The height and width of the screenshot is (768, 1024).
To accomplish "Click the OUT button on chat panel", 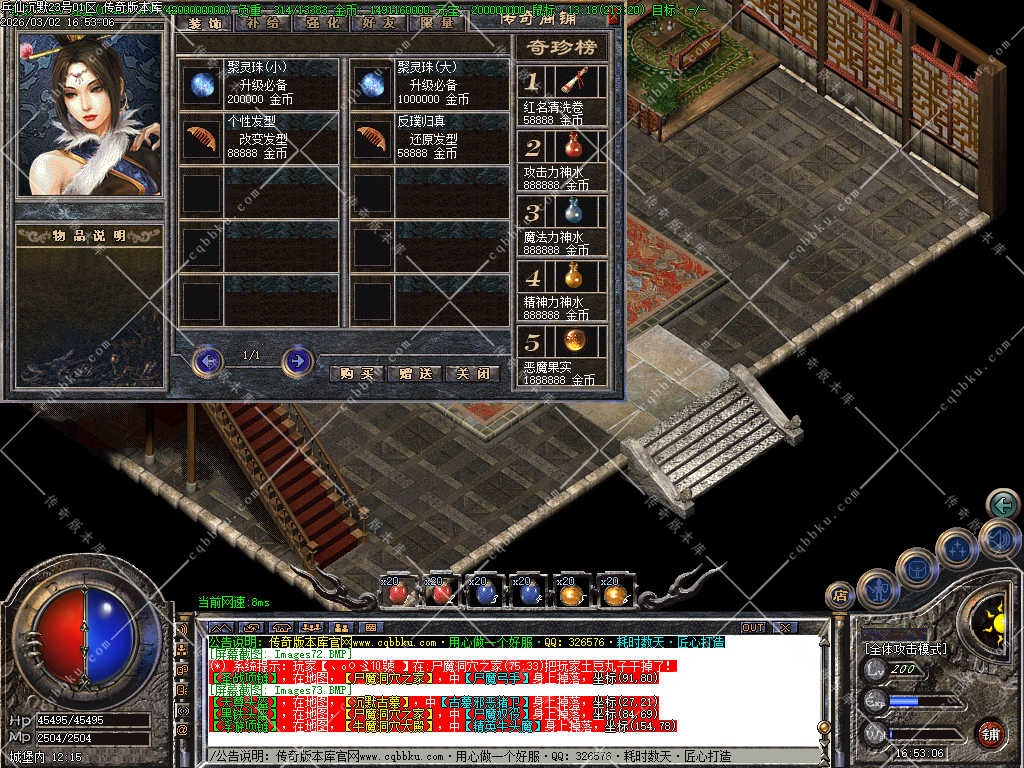I will pos(752,627).
